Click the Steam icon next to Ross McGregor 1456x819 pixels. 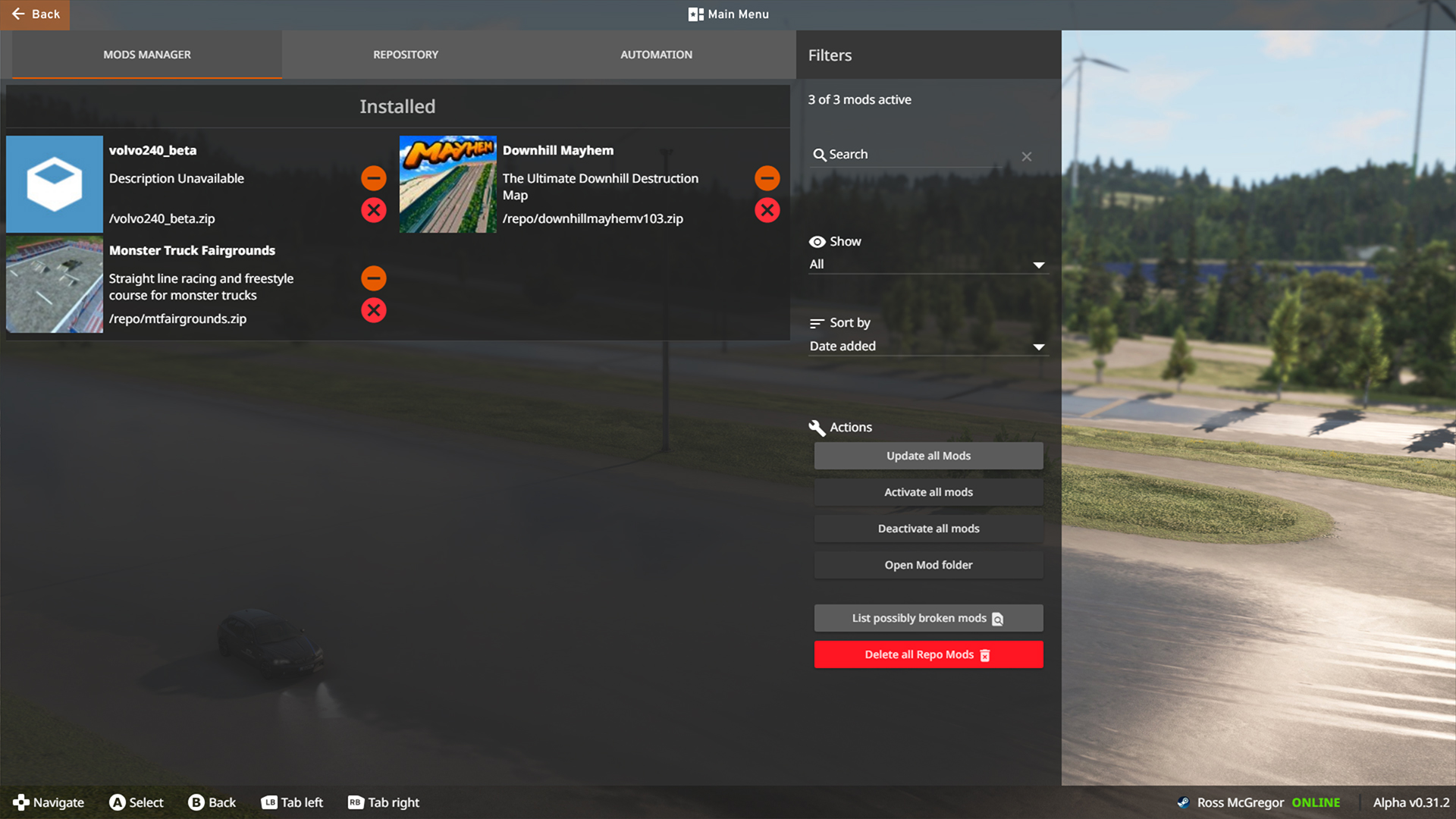[1184, 802]
